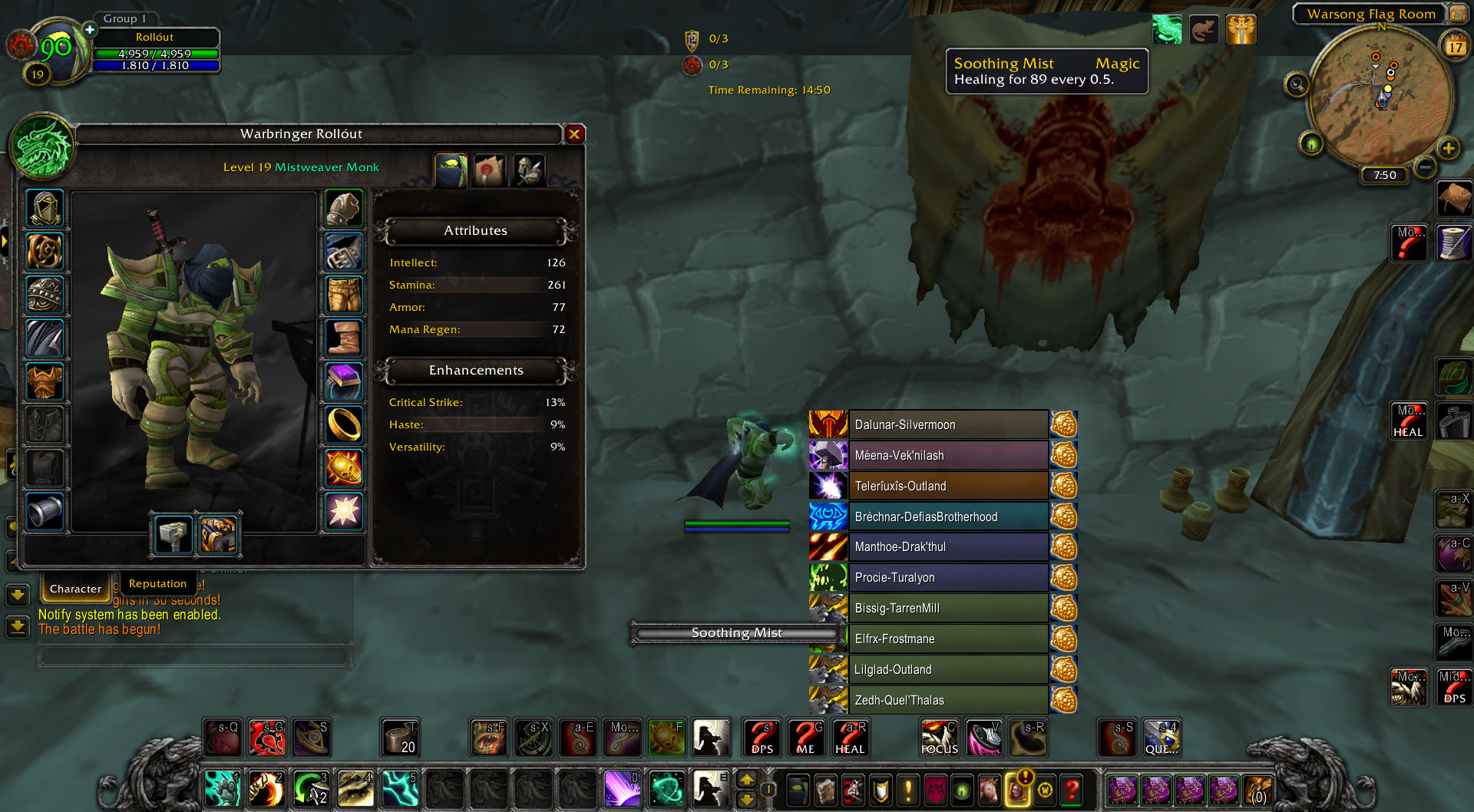Use the FOCUS macro button
1474x812 pixels.
(x=939, y=738)
